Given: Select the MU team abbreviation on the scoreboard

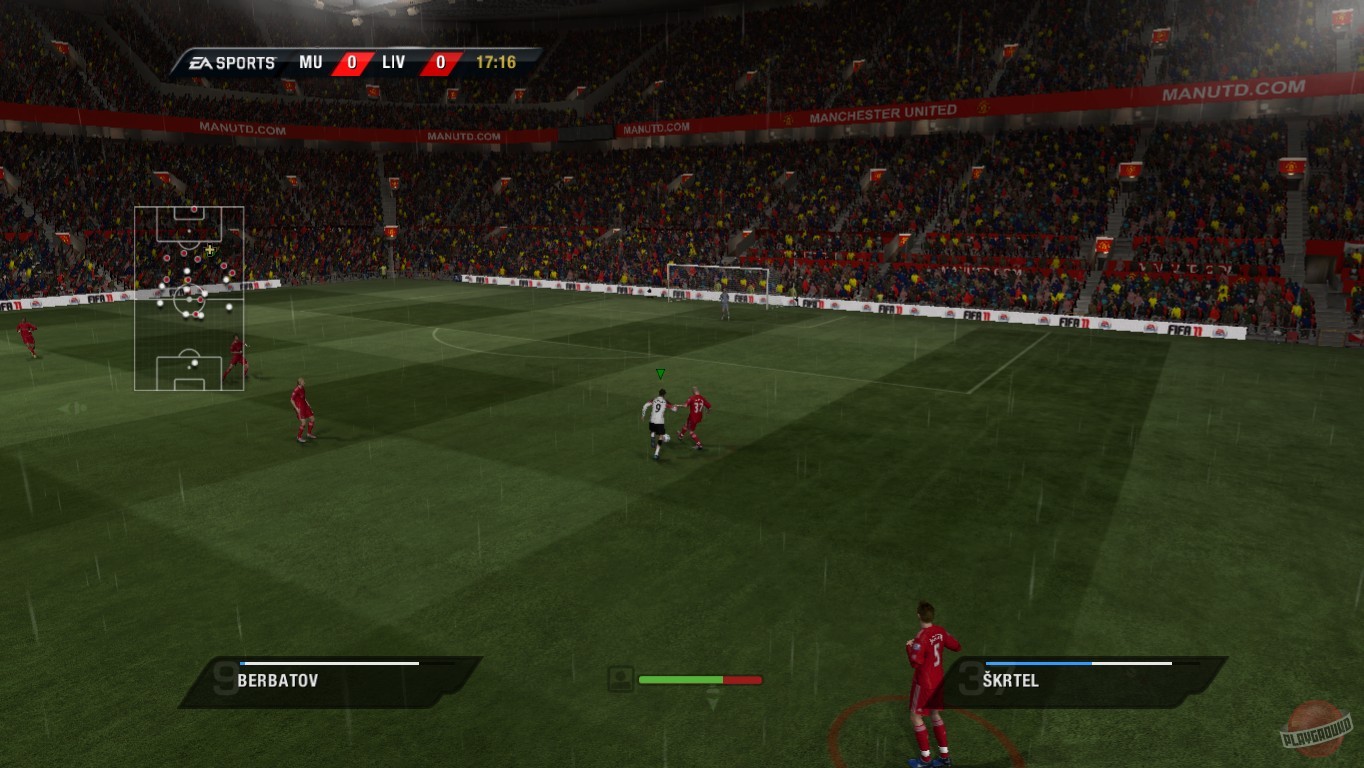Looking at the screenshot, I should pyautogui.click(x=311, y=62).
